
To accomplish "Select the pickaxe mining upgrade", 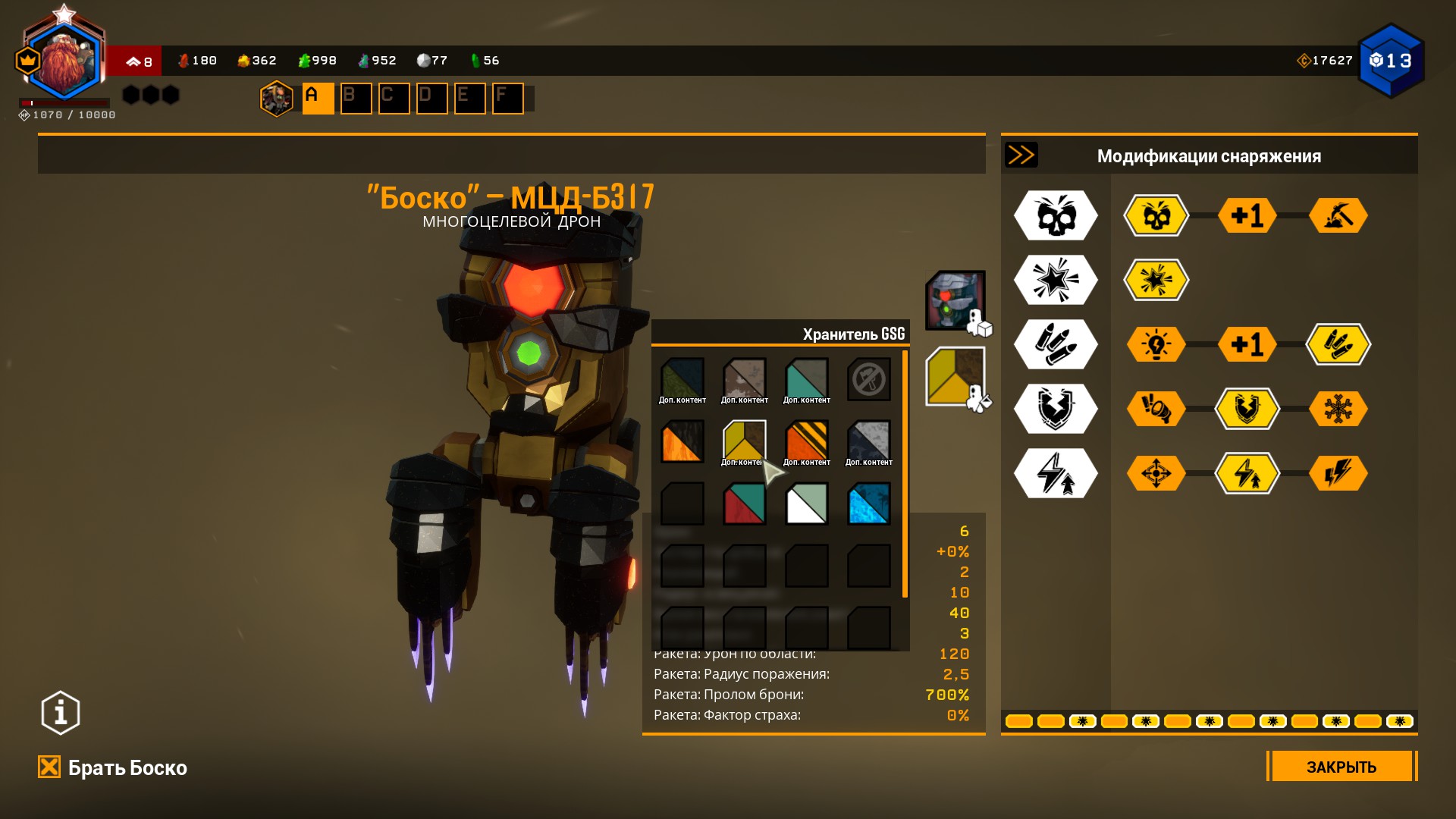I will click(x=1338, y=216).
